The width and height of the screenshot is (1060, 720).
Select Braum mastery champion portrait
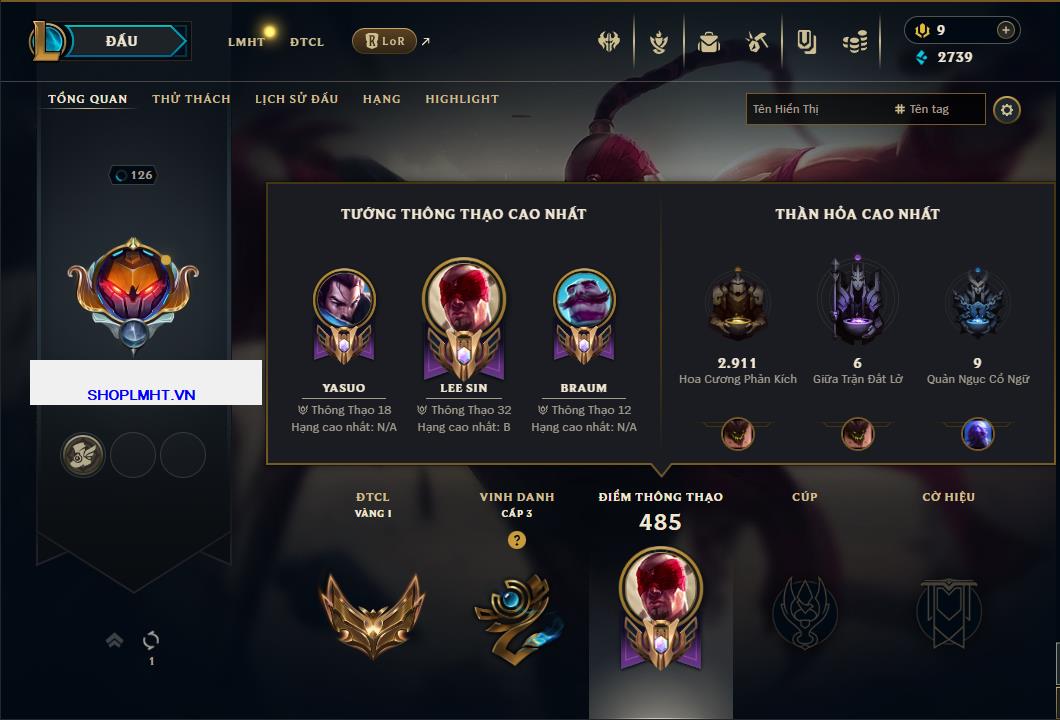[x=584, y=299]
